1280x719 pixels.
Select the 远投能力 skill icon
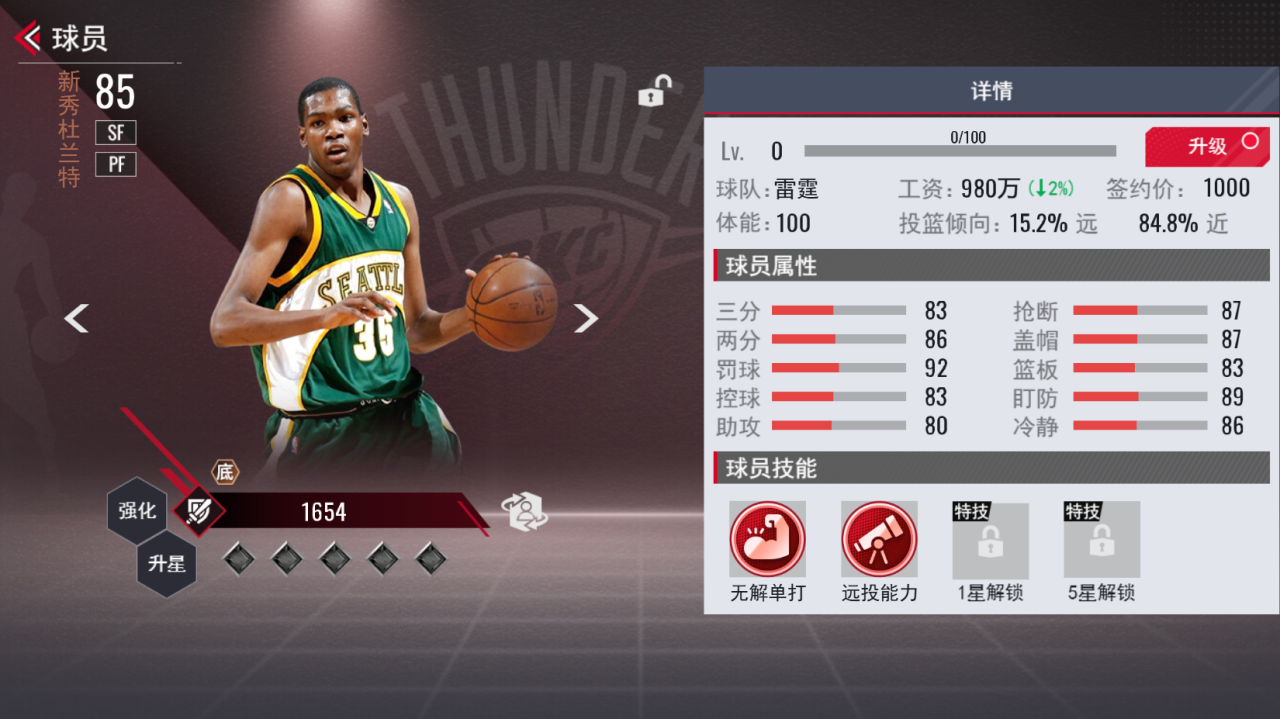coord(879,540)
